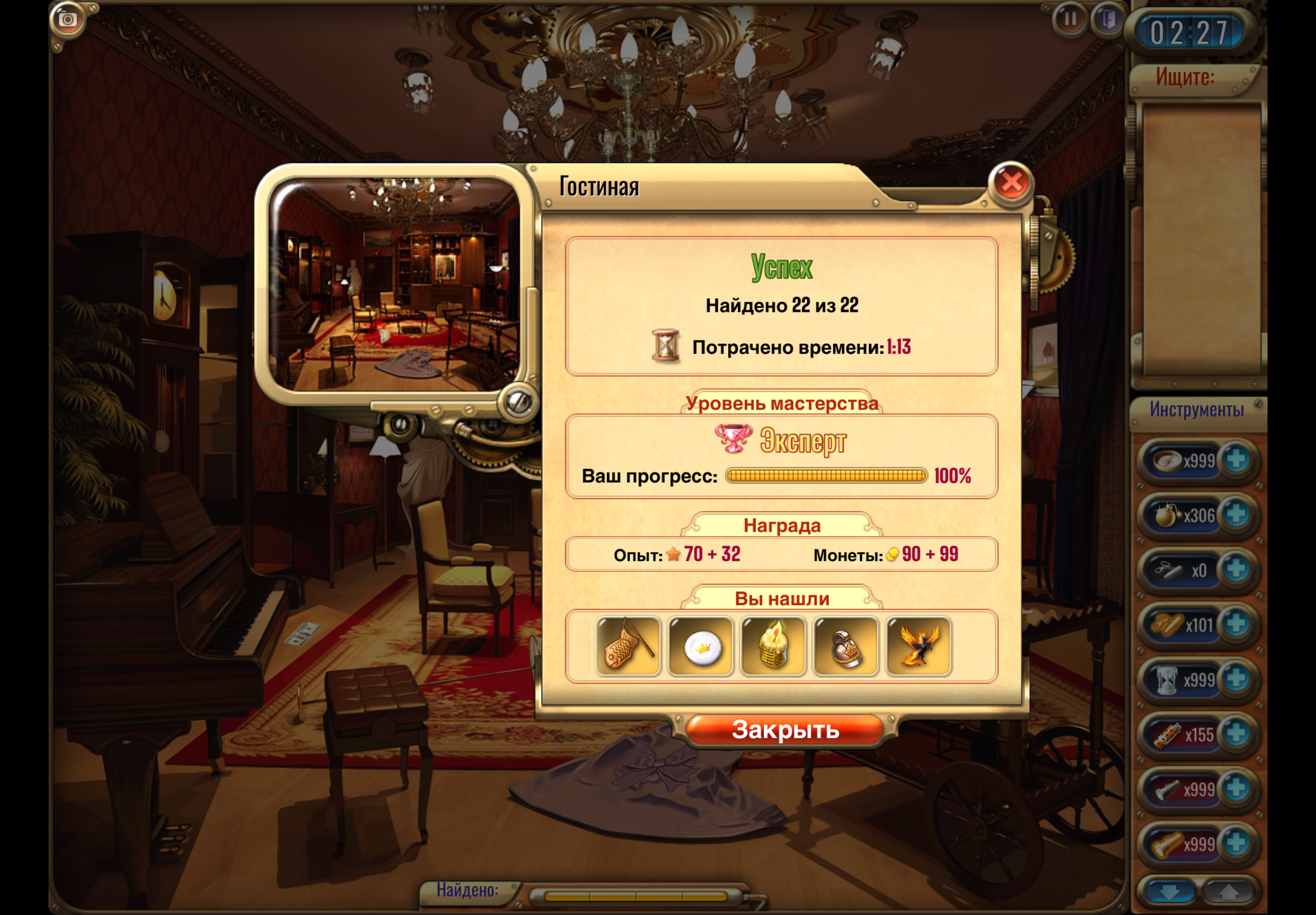The image size is (1316, 915).
Task: Open the Гостиная room thumbnail preview
Action: (395, 285)
